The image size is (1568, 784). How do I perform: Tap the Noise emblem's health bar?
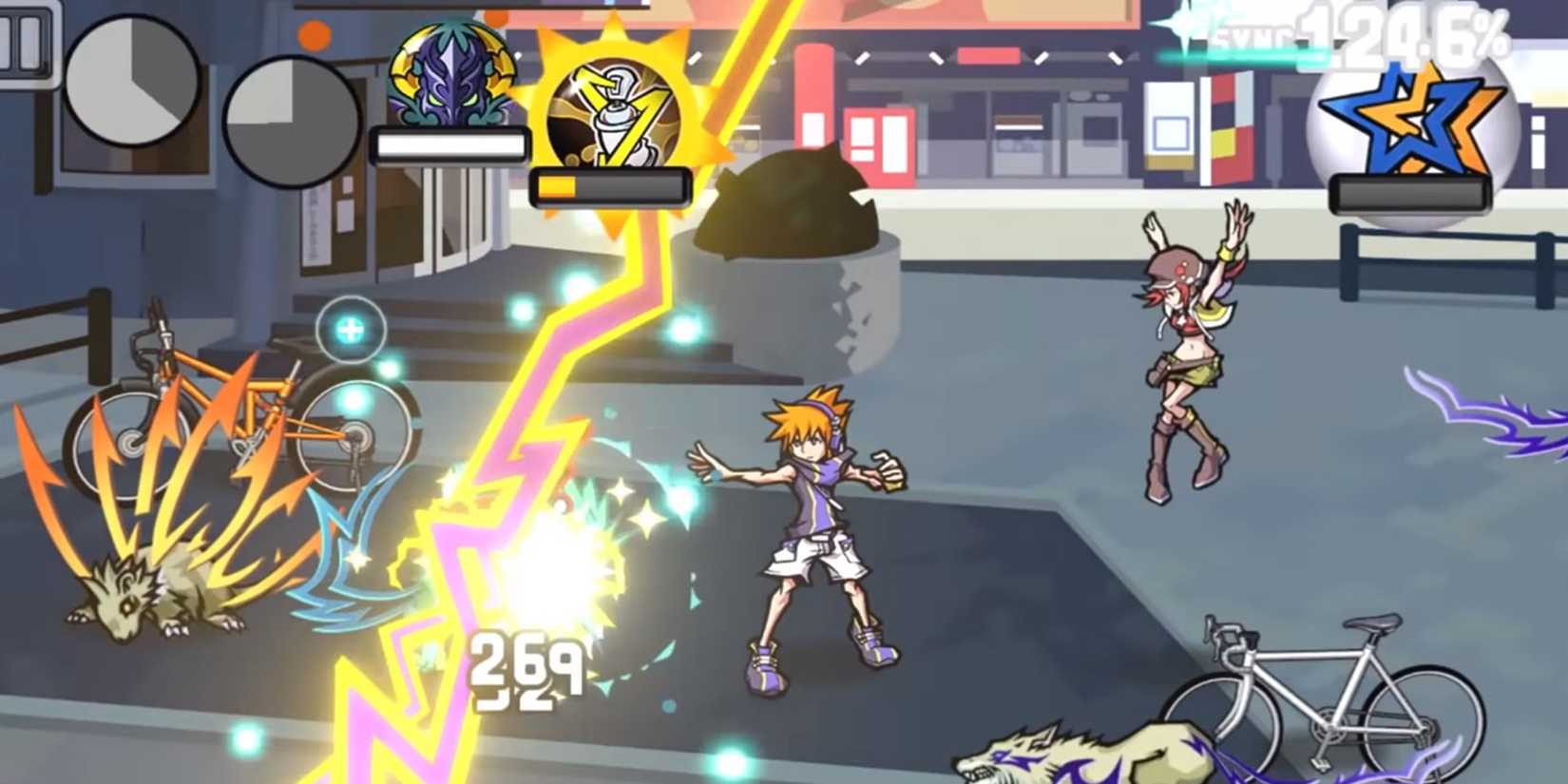450,143
